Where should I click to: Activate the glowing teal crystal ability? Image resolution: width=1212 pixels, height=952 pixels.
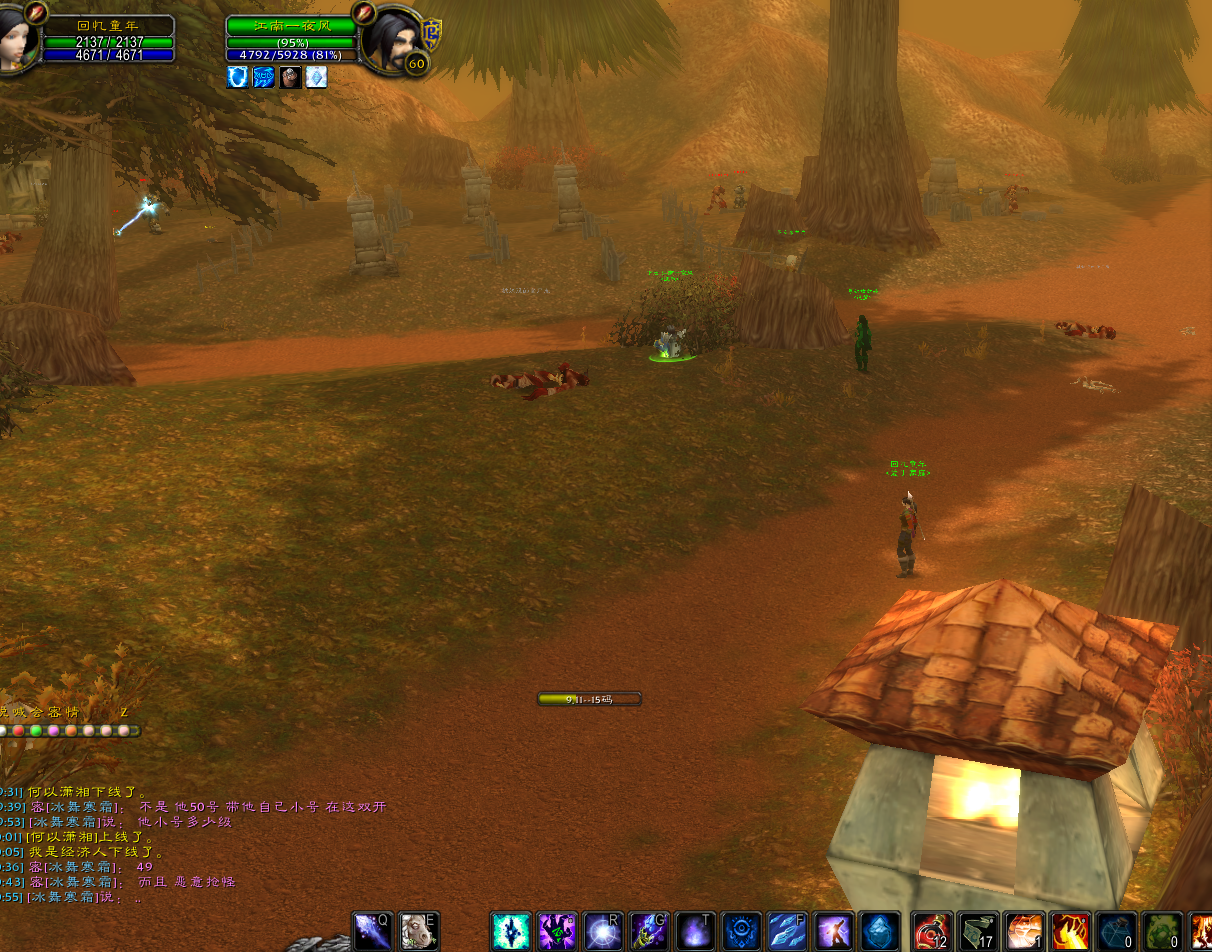pyautogui.click(x=511, y=931)
